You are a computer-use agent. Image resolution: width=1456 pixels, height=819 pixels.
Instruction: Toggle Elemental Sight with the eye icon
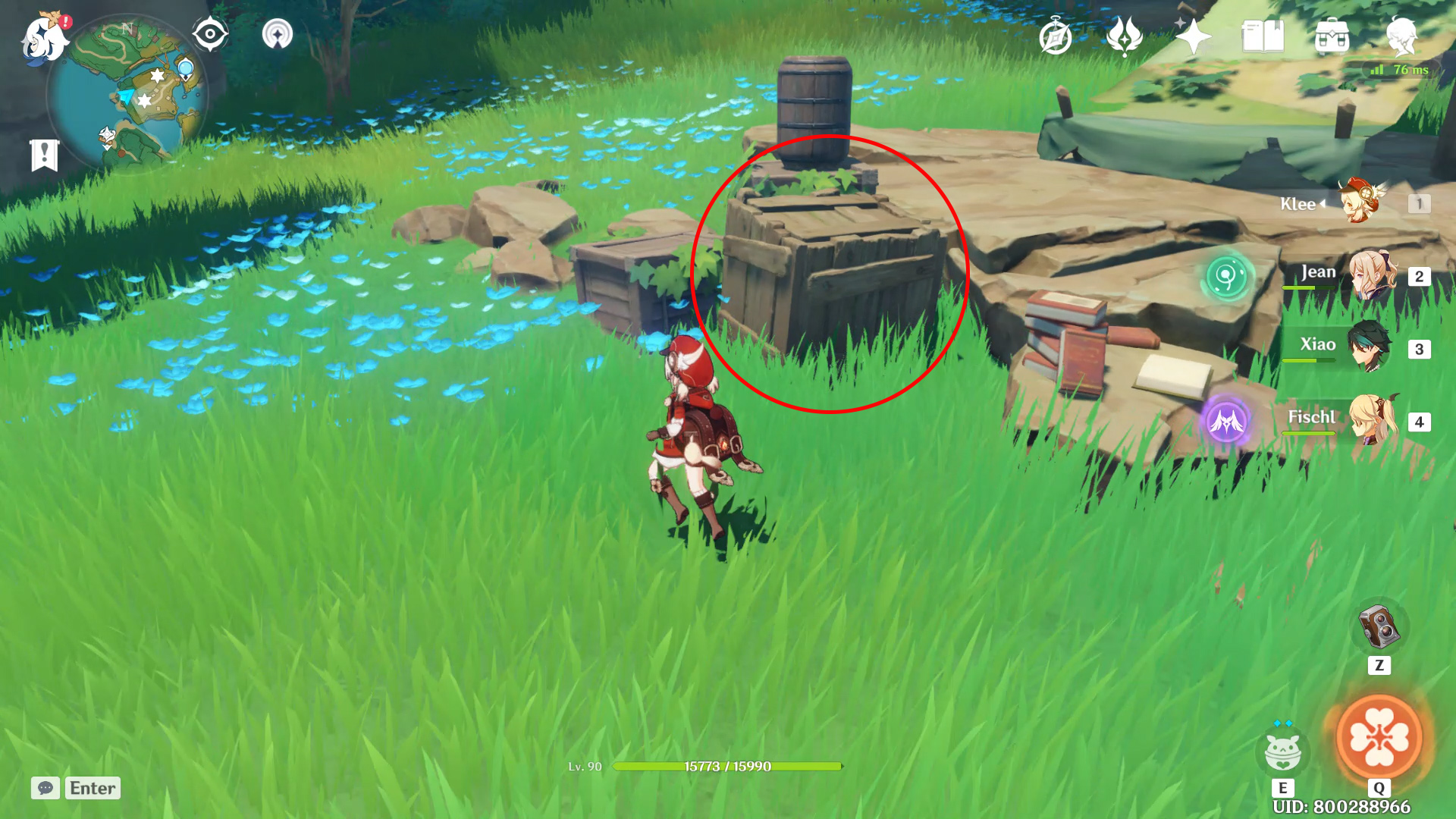(x=211, y=33)
